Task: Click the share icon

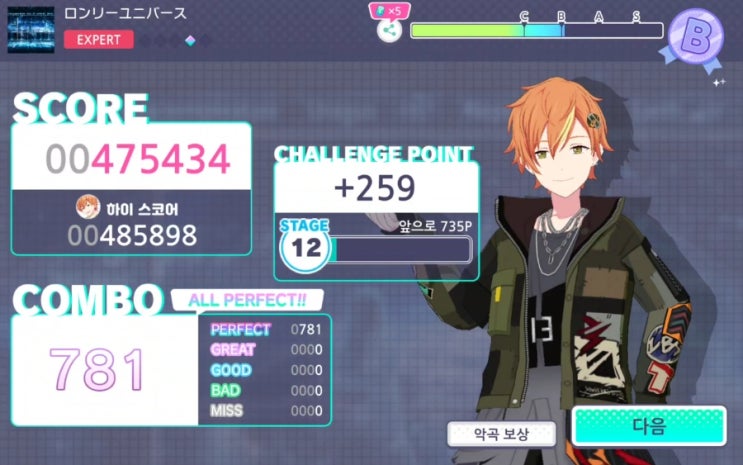Action: [x=390, y=30]
